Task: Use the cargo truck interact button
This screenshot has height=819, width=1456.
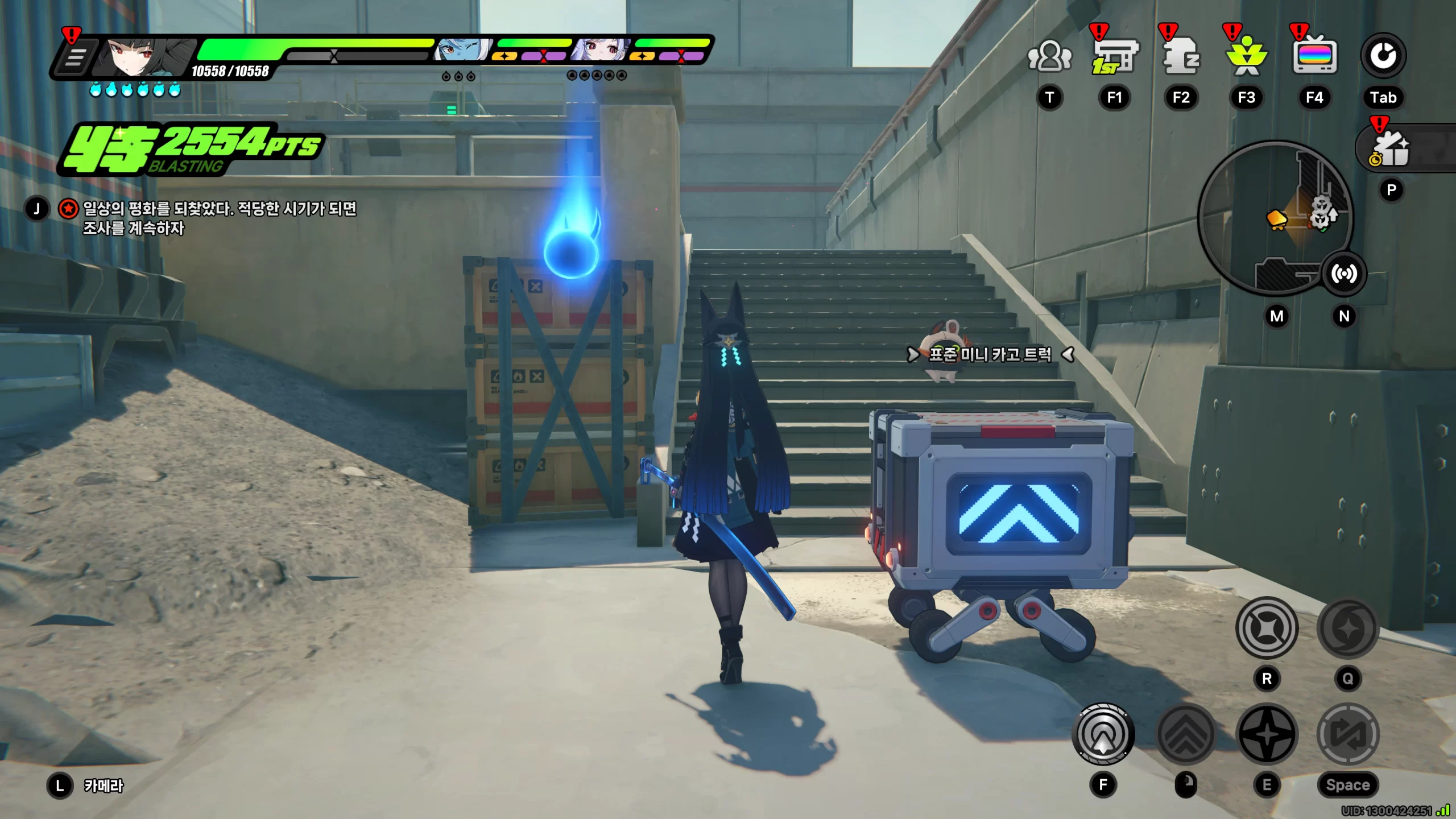Action: (1103, 735)
